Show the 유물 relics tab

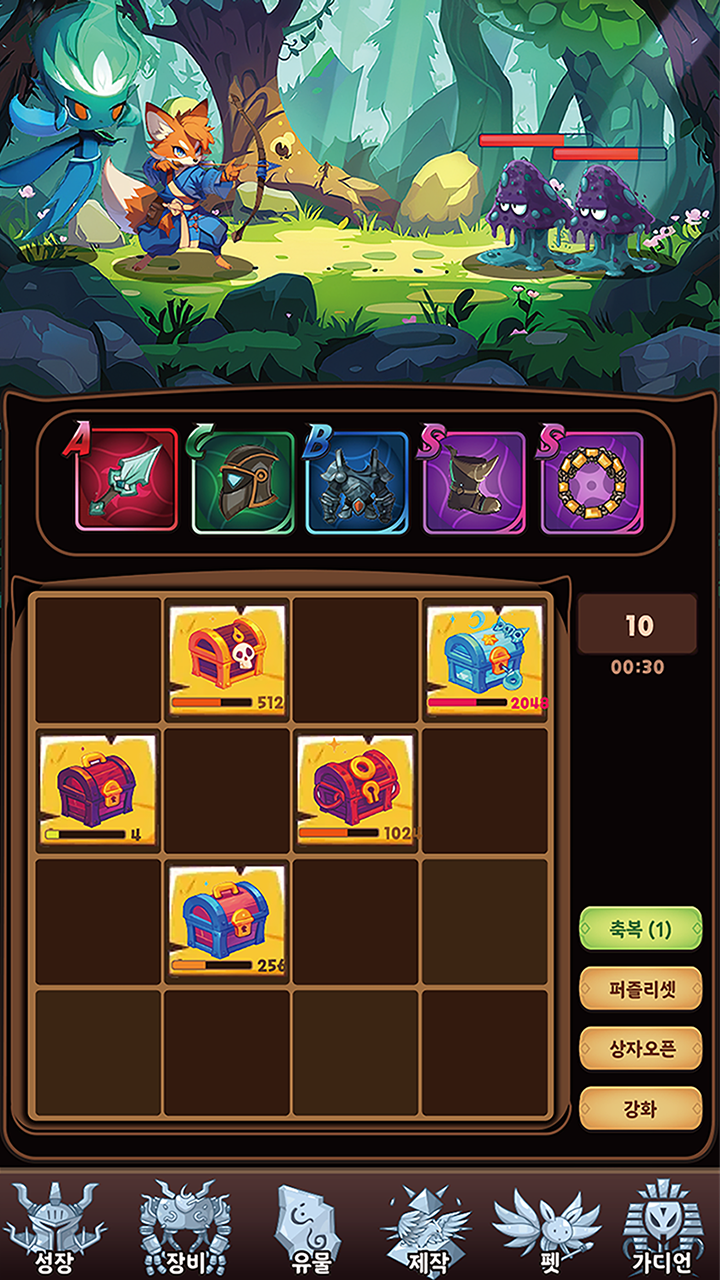[304, 1226]
